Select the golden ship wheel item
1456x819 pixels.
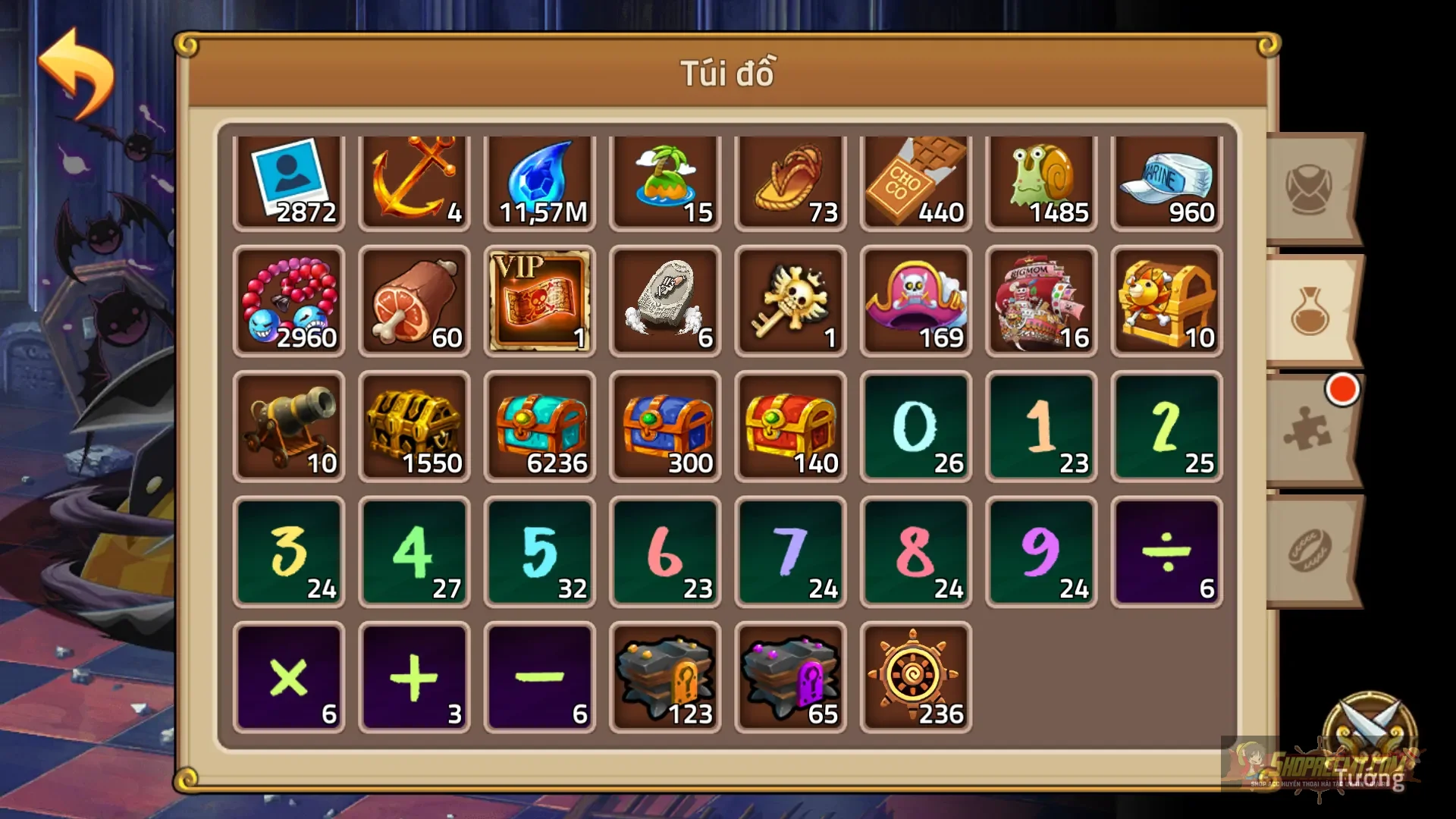pos(916,673)
